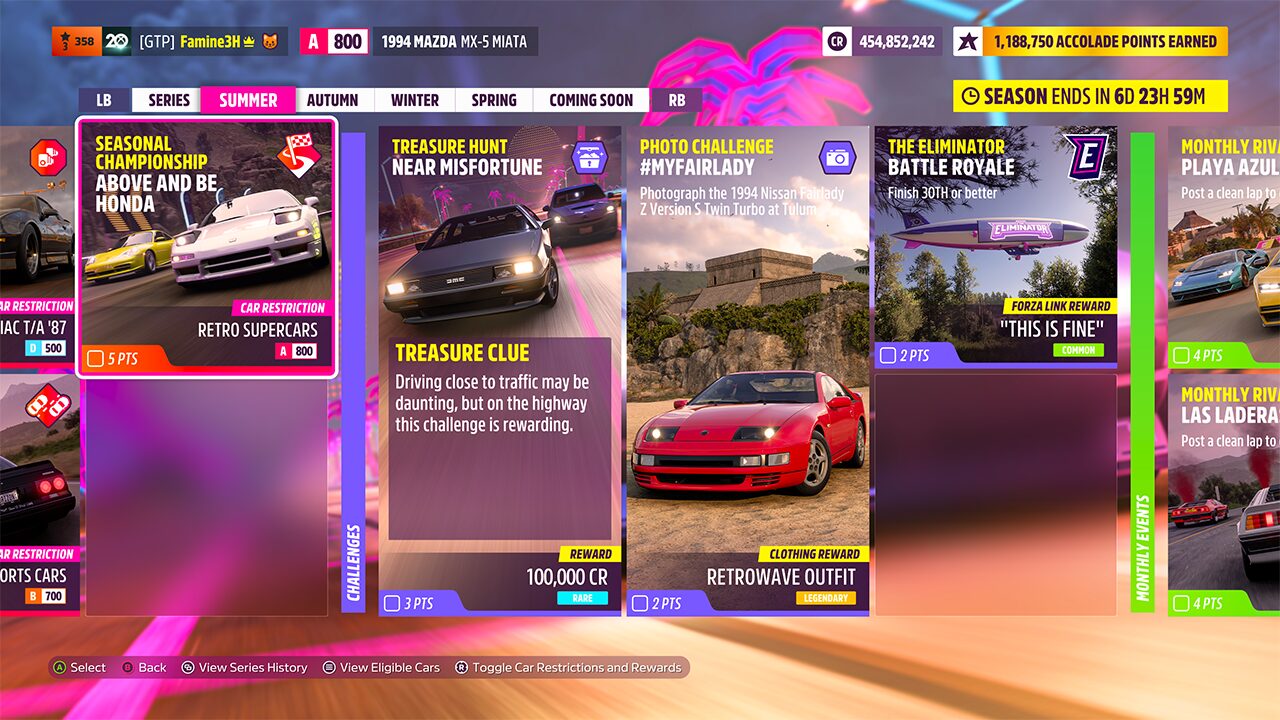
Task: Open the Coming Soon tab
Action: coord(590,99)
